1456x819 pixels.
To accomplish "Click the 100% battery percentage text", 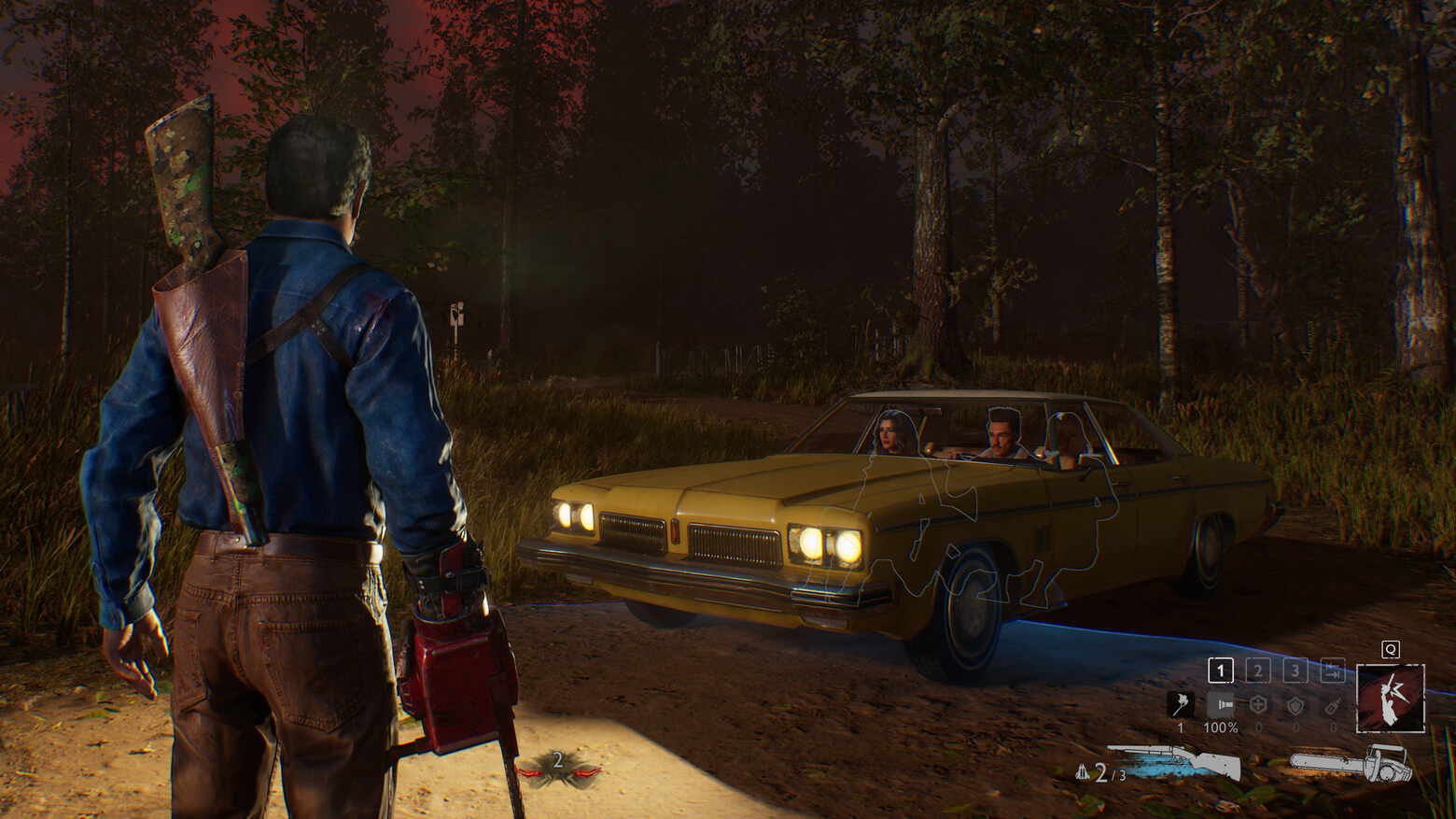I will [1221, 728].
